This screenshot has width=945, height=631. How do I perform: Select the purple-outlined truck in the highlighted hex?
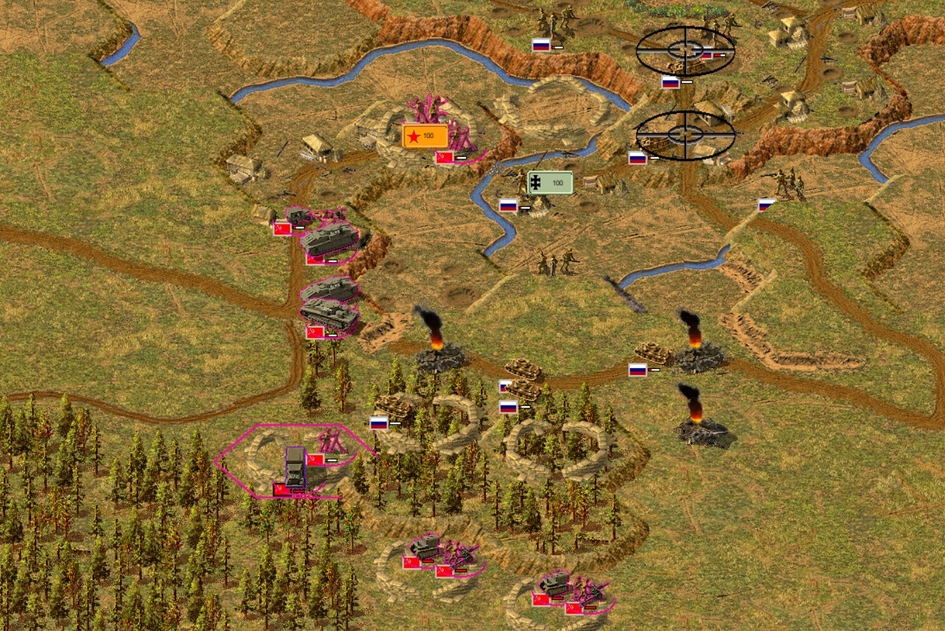(x=297, y=466)
